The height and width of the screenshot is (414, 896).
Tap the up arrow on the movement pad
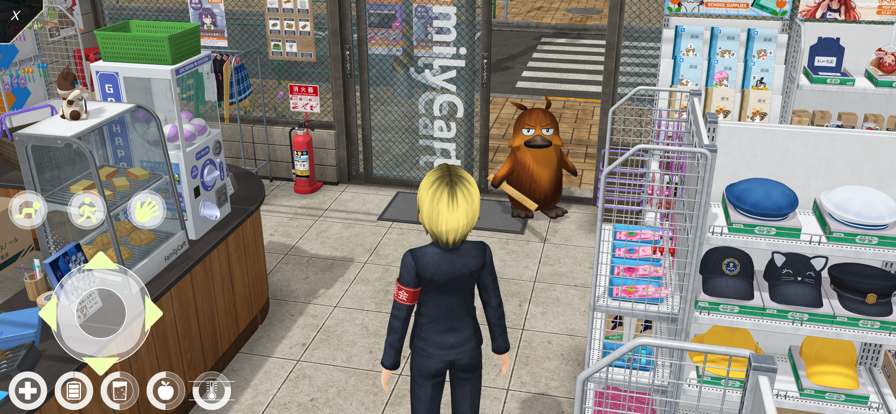100,263
